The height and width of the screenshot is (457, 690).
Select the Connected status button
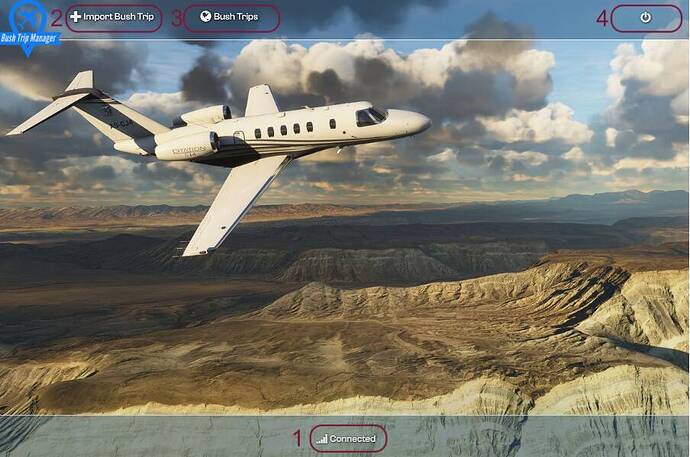pyautogui.click(x=347, y=438)
